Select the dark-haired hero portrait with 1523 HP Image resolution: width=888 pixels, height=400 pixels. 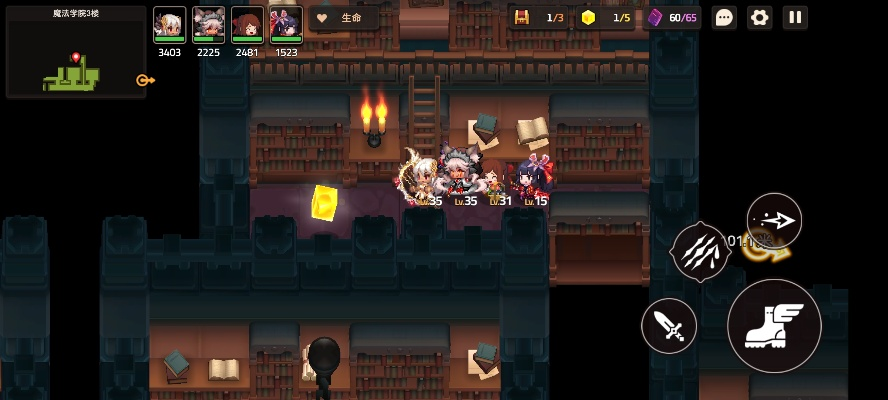click(x=286, y=25)
